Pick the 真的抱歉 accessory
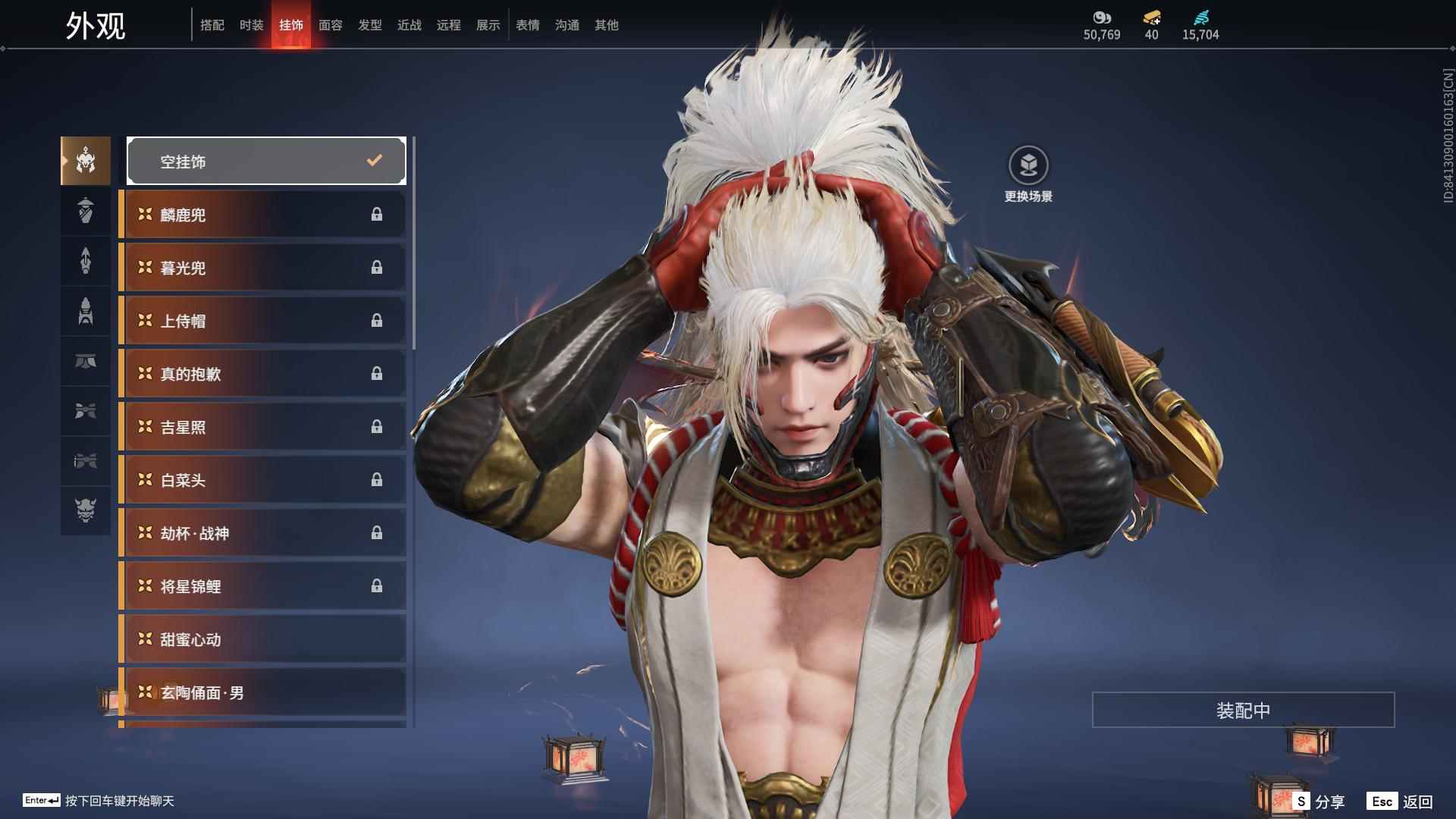This screenshot has width=1456, height=819. coord(263,374)
